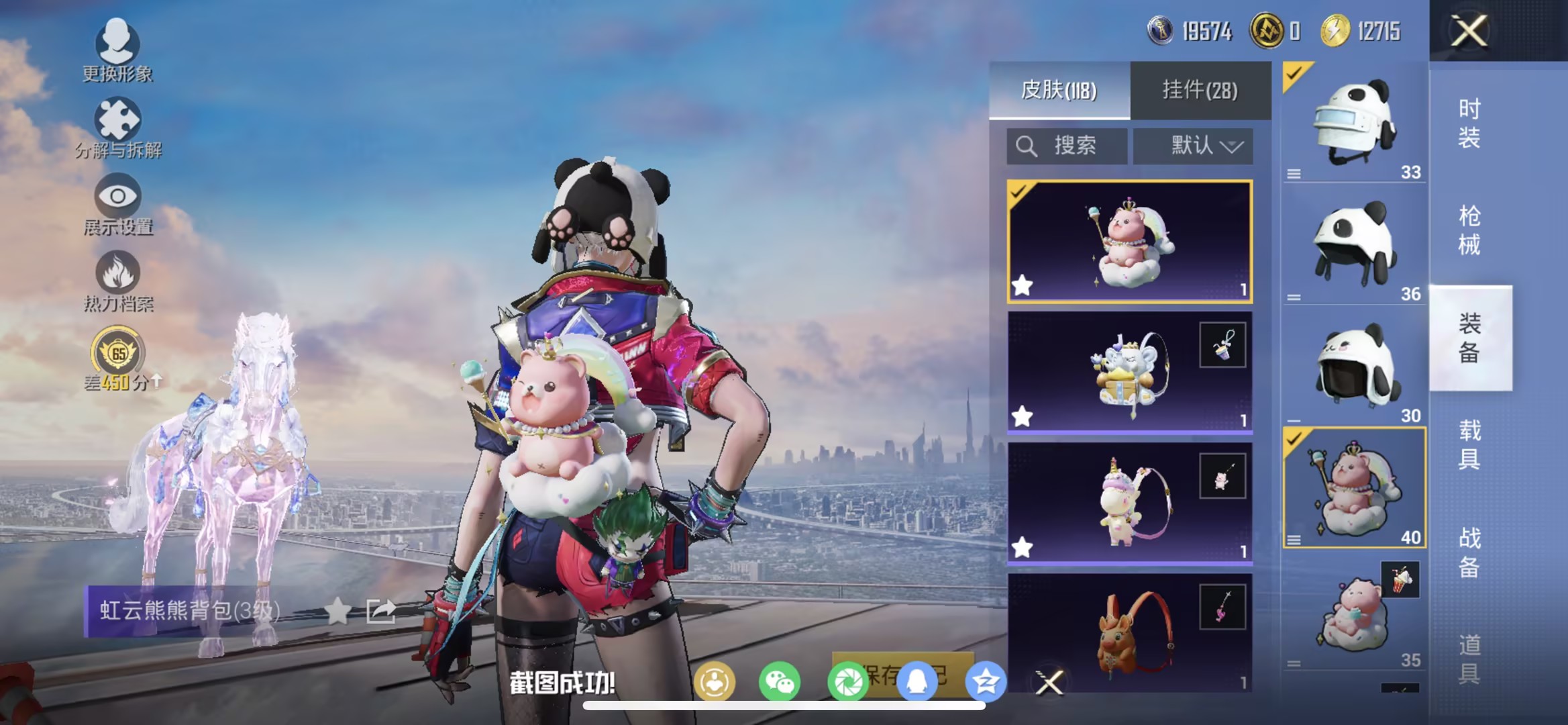Tap the 搜索 search field

tap(1067, 145)
